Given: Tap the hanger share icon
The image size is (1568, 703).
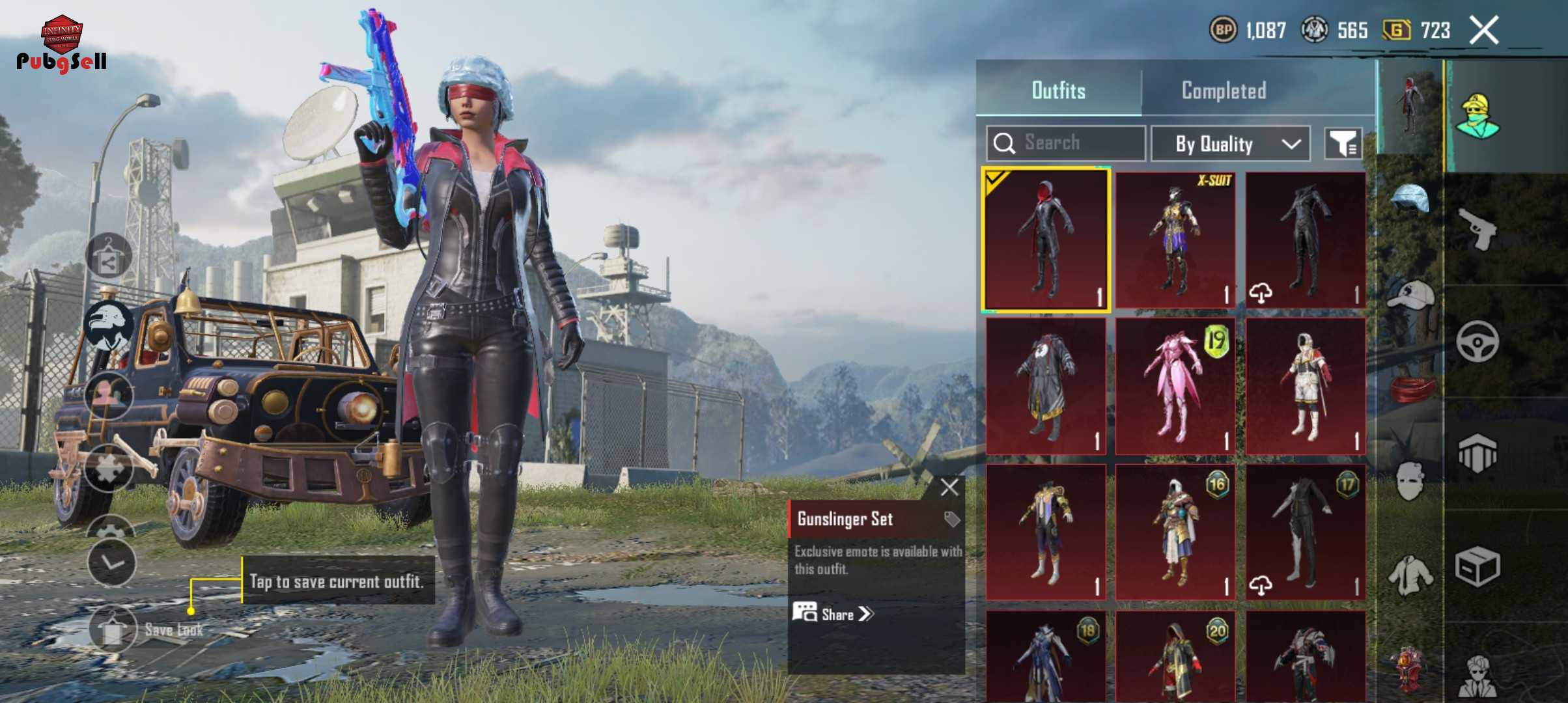Looking at the screenshot, I should pos(109,256).
